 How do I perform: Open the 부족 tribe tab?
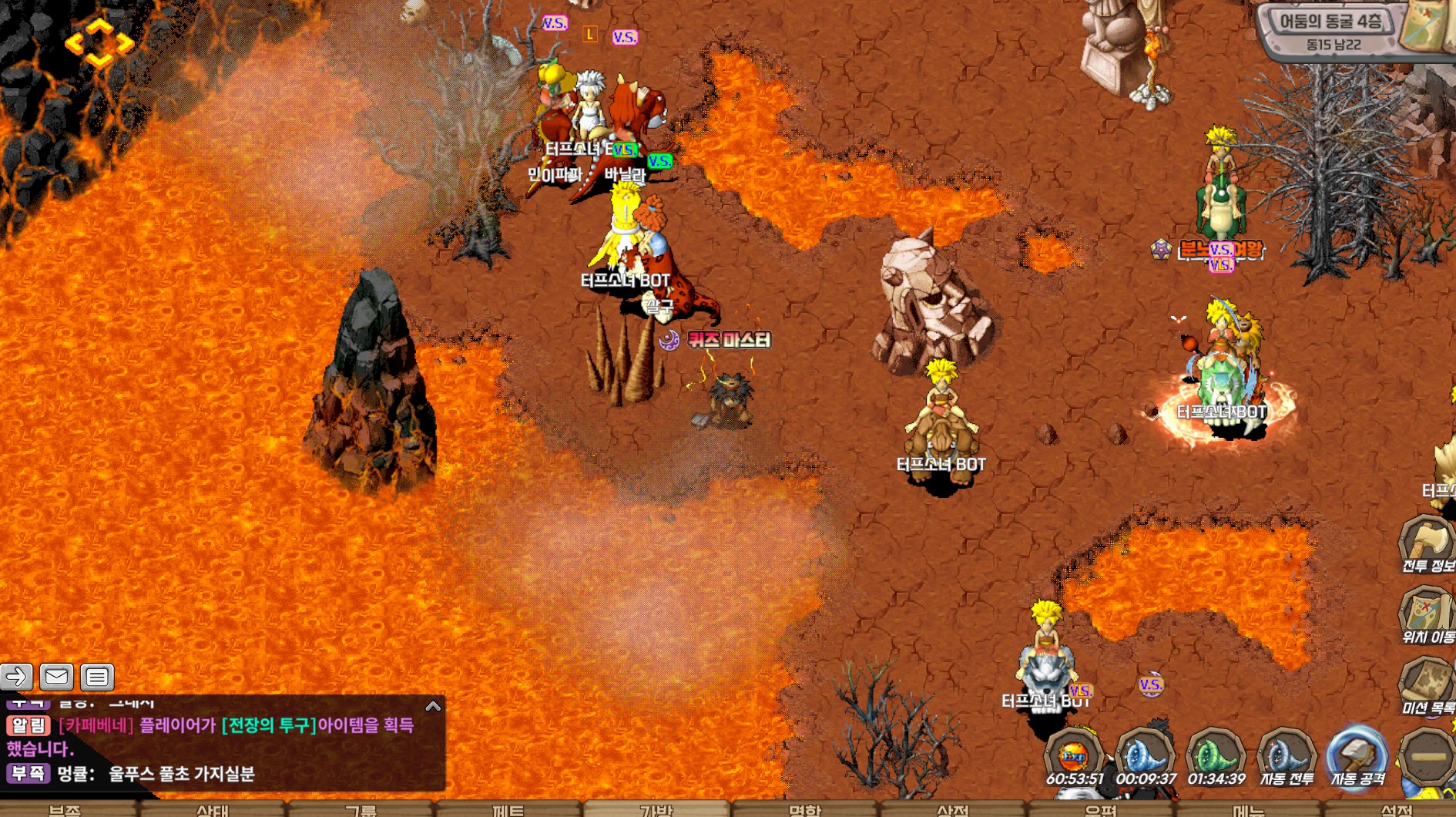65,810
